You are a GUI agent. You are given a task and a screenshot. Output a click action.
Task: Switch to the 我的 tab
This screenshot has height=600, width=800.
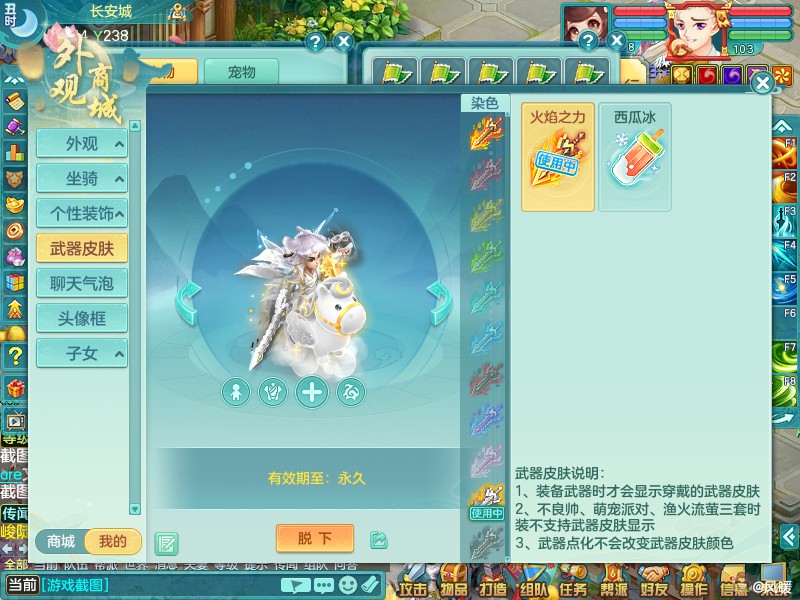point(113,542)
